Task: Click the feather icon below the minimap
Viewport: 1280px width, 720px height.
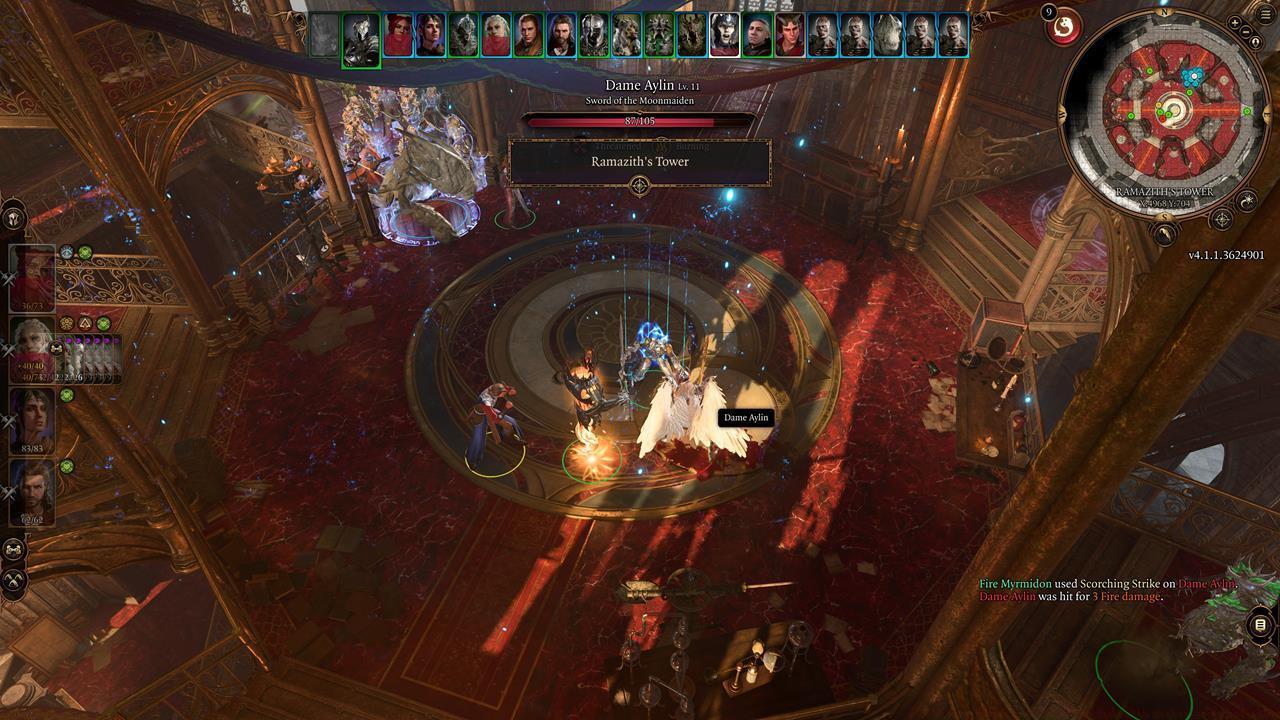Action: (x=1165, y=233)
